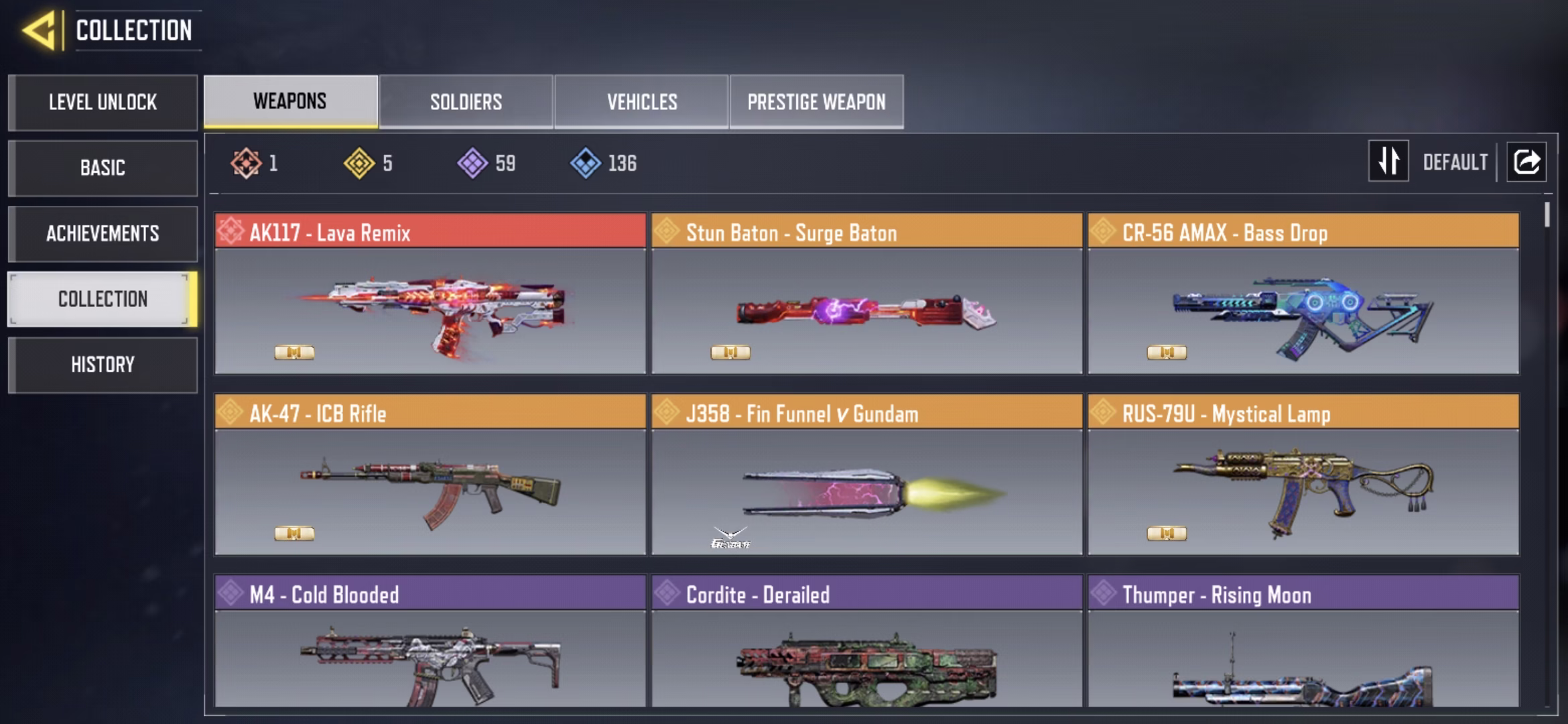1568x724 pixels.
Task: Select the AK-47 ICB Rifle card
Action: click(x=430, y=475)
